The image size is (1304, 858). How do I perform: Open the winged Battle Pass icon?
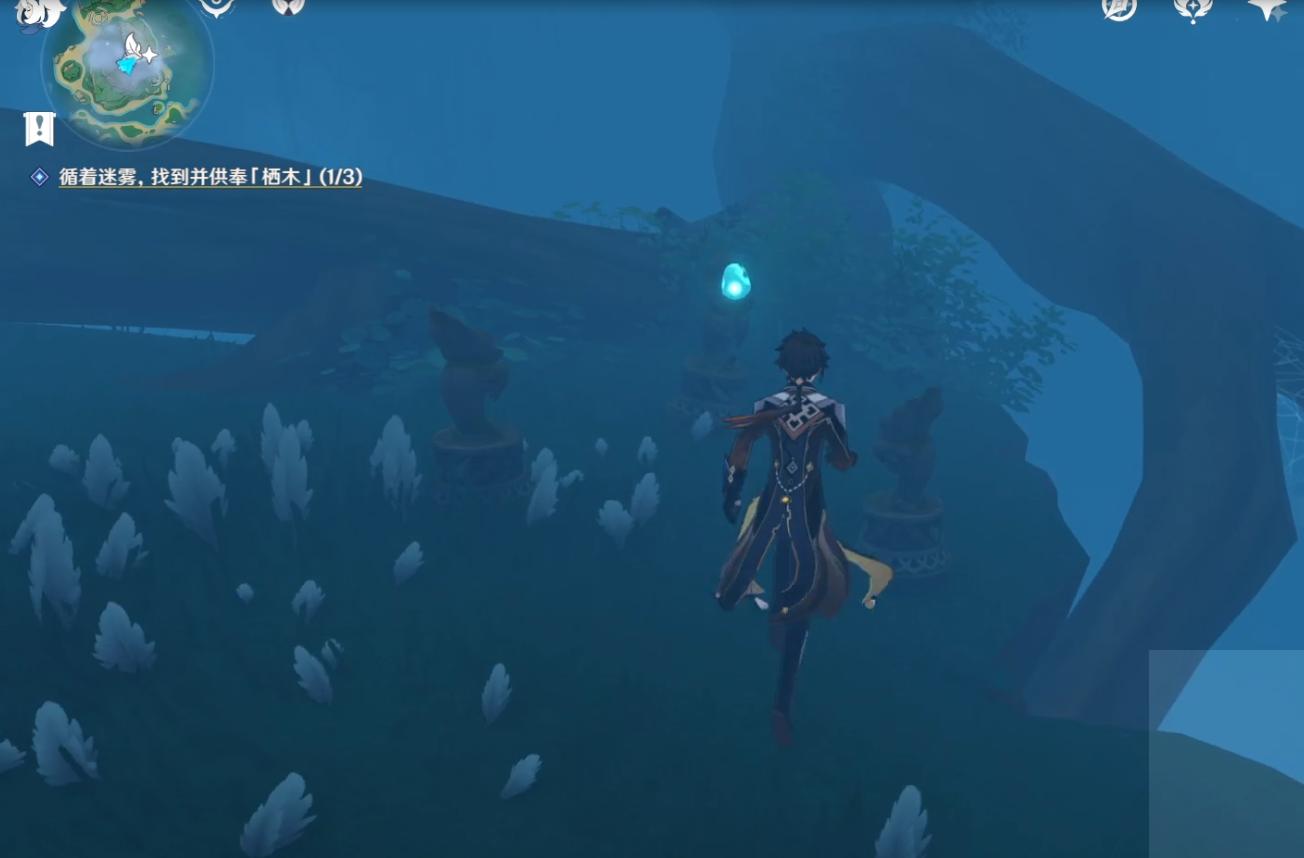coord(1192,10)
